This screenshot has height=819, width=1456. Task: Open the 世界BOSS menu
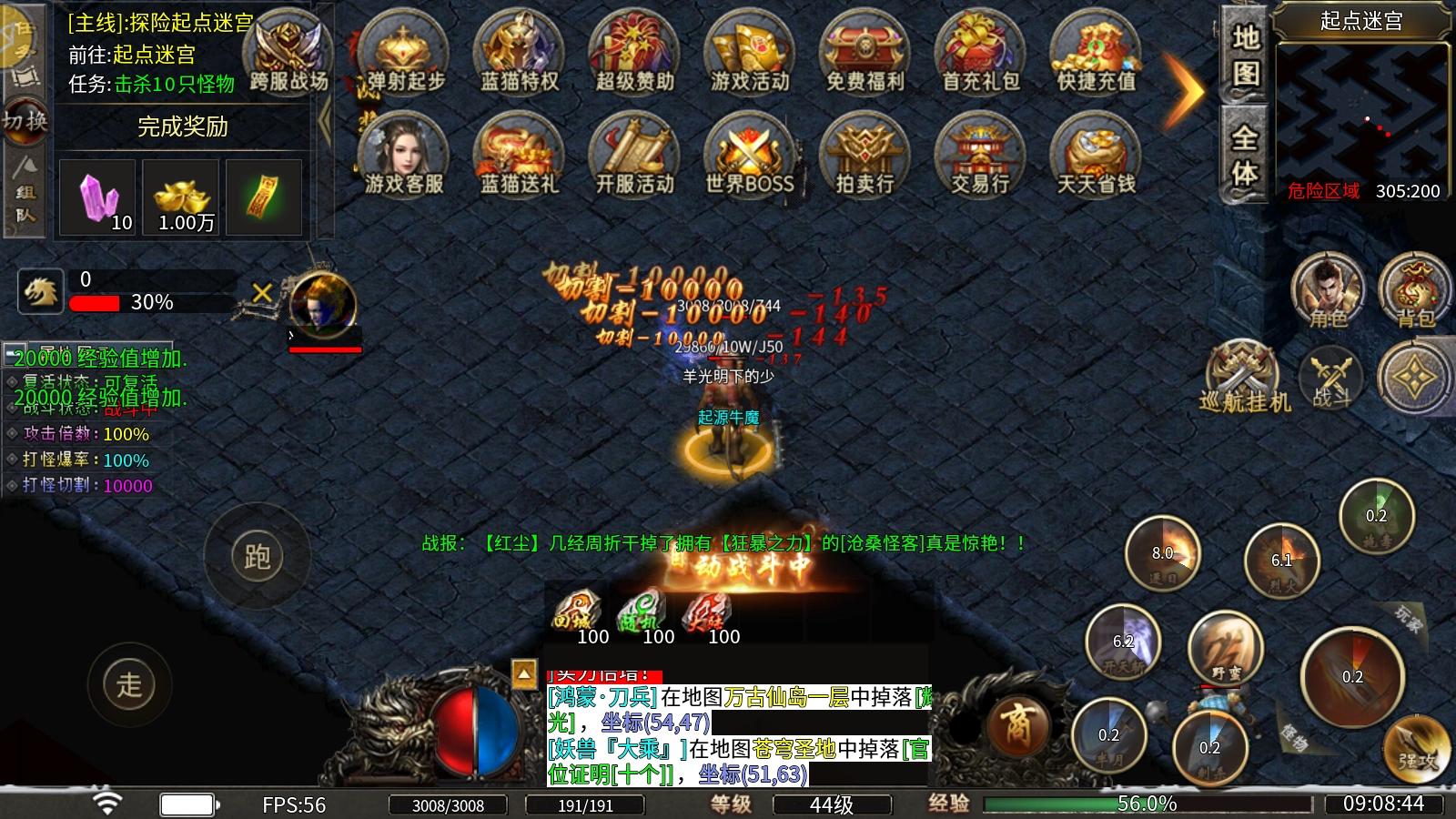(x=749, y=157)
